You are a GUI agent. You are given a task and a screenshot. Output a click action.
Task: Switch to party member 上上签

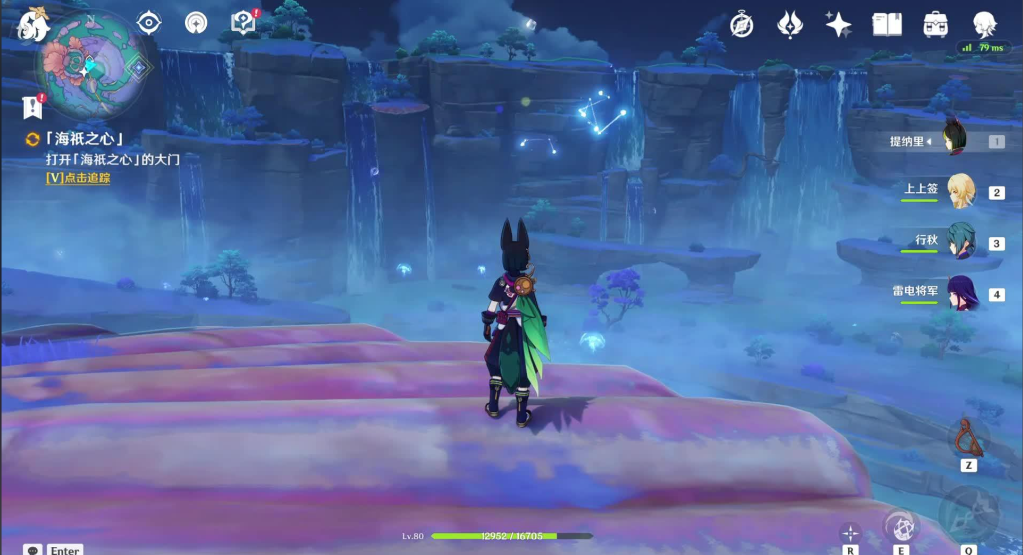961,191
